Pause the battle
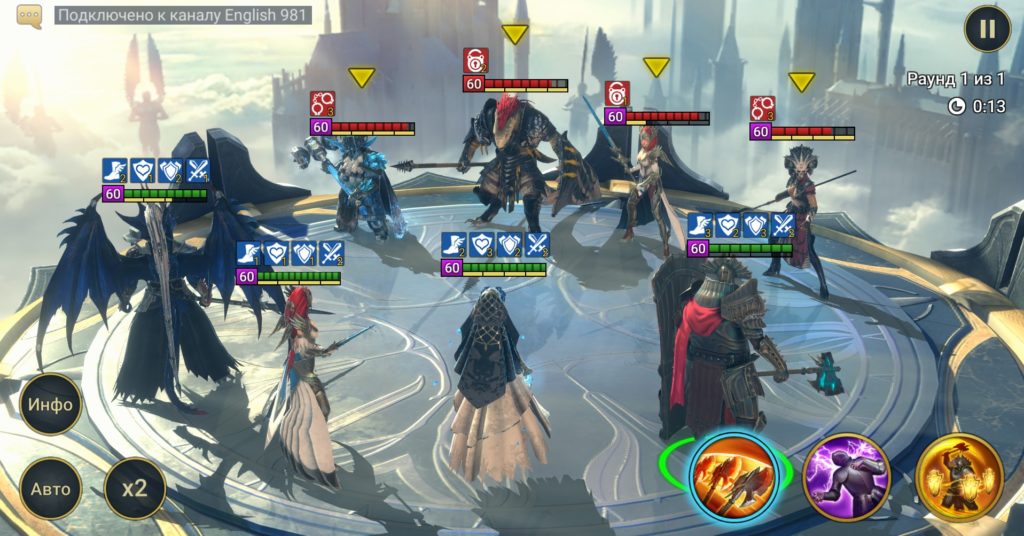1024x536 pixels. pos(987,29)
